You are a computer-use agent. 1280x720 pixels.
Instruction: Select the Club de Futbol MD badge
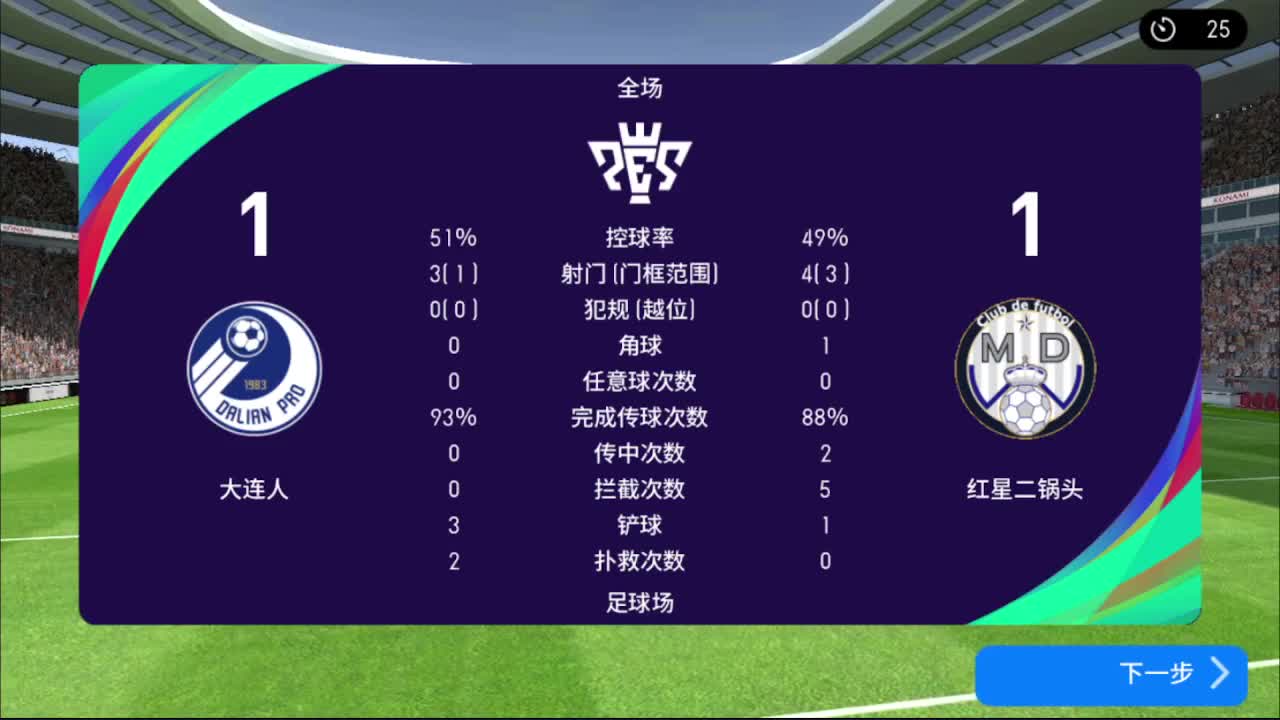tap(1024, 369)
